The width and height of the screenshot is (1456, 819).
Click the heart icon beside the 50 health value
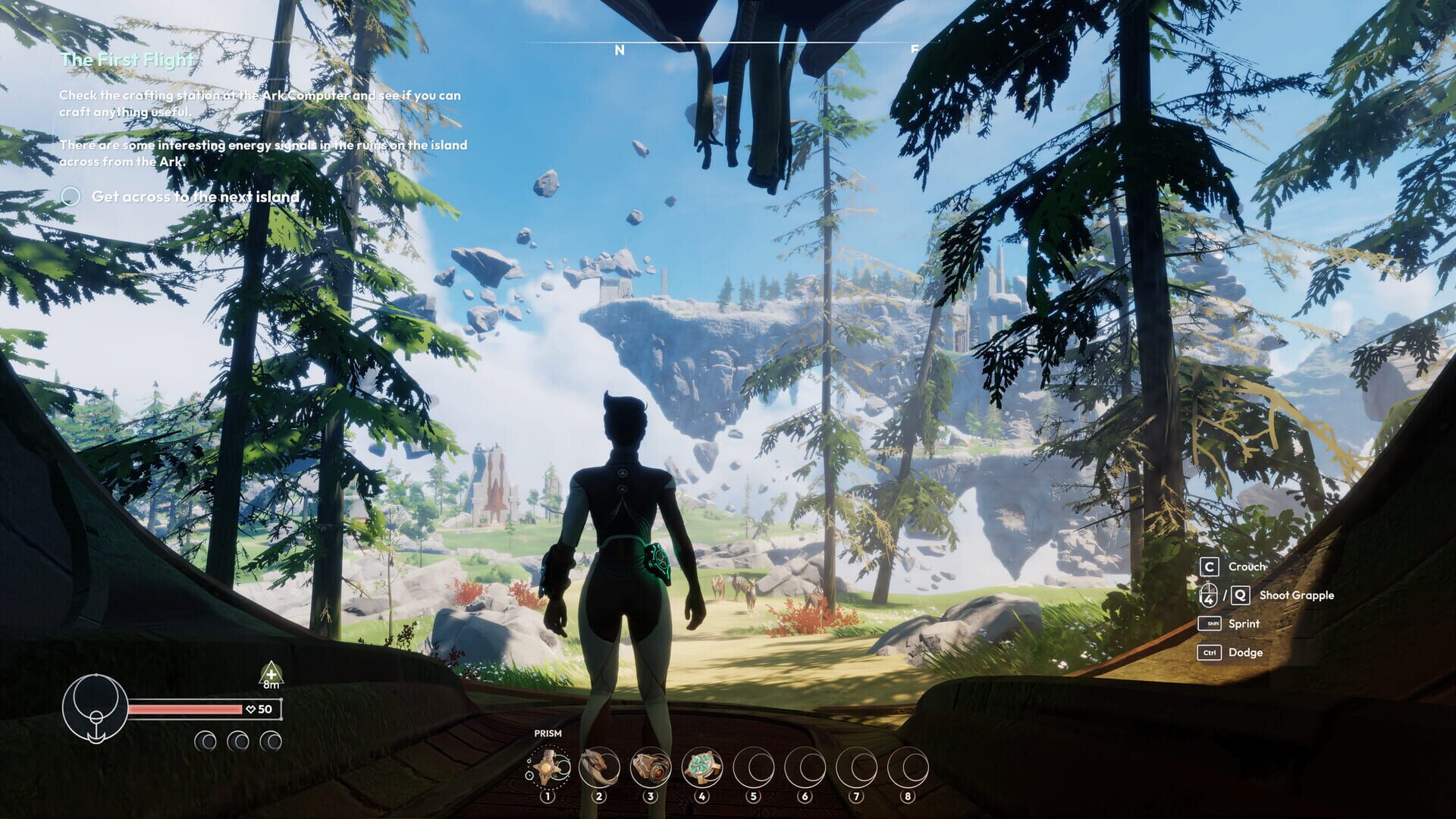click(x=250, y=711)
